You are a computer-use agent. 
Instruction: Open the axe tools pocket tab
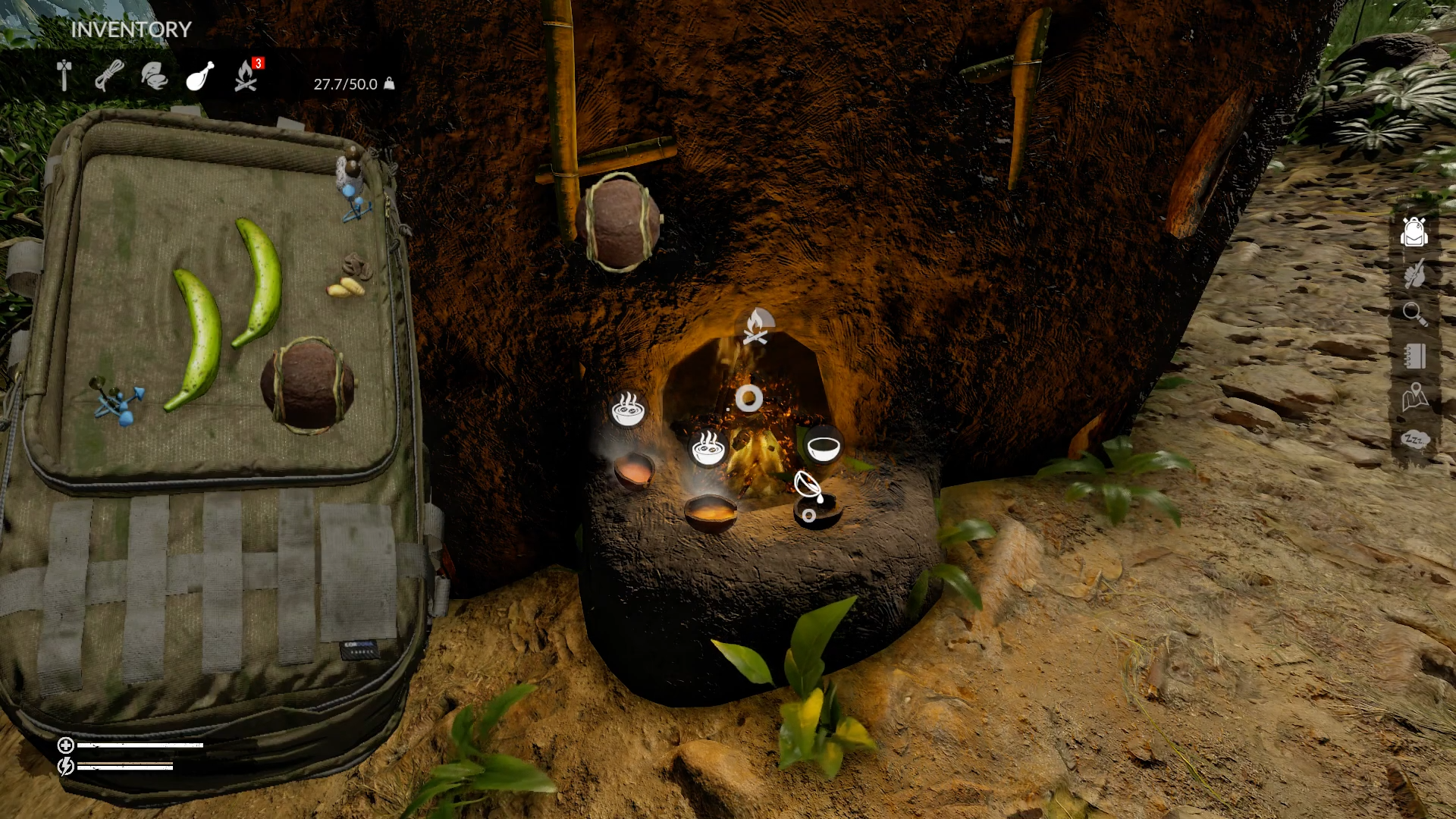point(64,77)
